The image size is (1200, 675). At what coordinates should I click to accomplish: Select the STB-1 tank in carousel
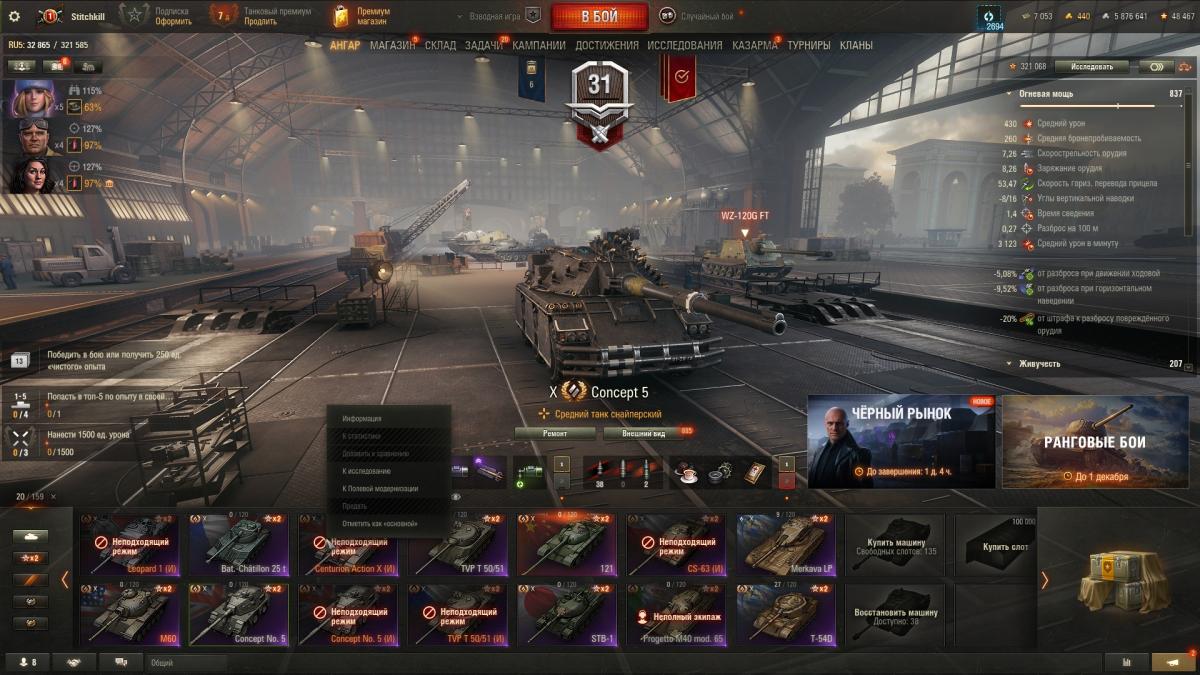pyautogui.click(x=567, y=614)
